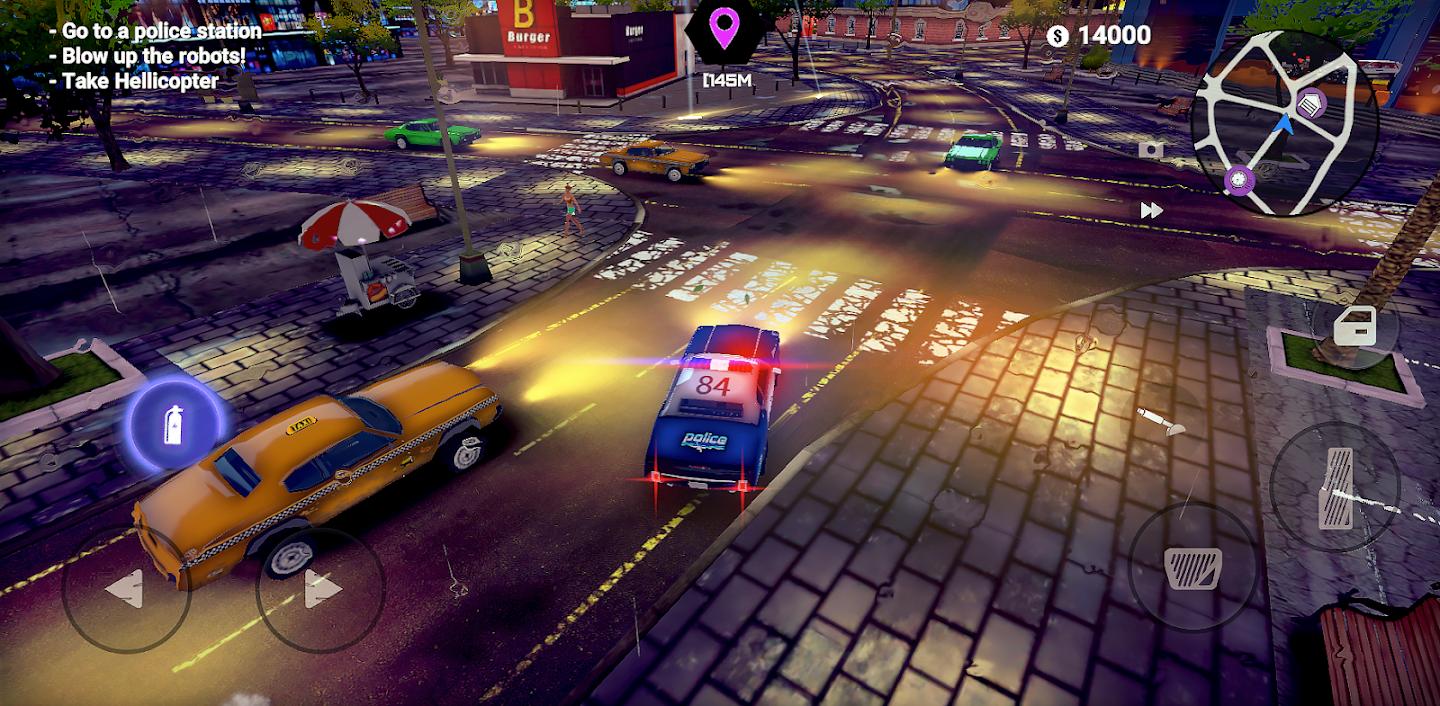This screenshot has width=1440, height=706.
Task: Open the mission objectives list
Action: pos(155,56)
